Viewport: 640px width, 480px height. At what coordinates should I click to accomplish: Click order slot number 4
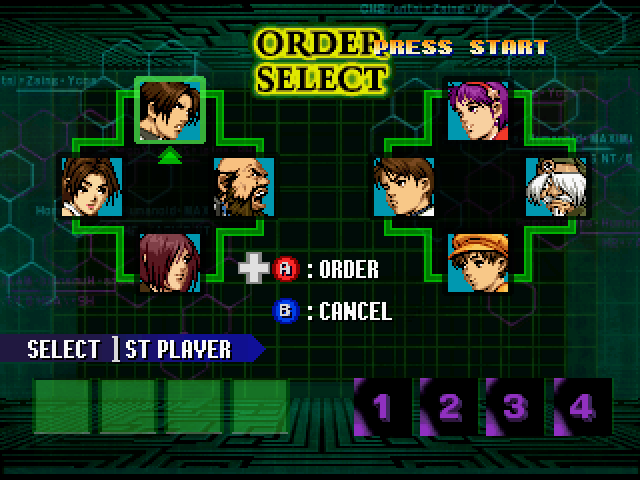pyautogui.click(x=580, y=406)
